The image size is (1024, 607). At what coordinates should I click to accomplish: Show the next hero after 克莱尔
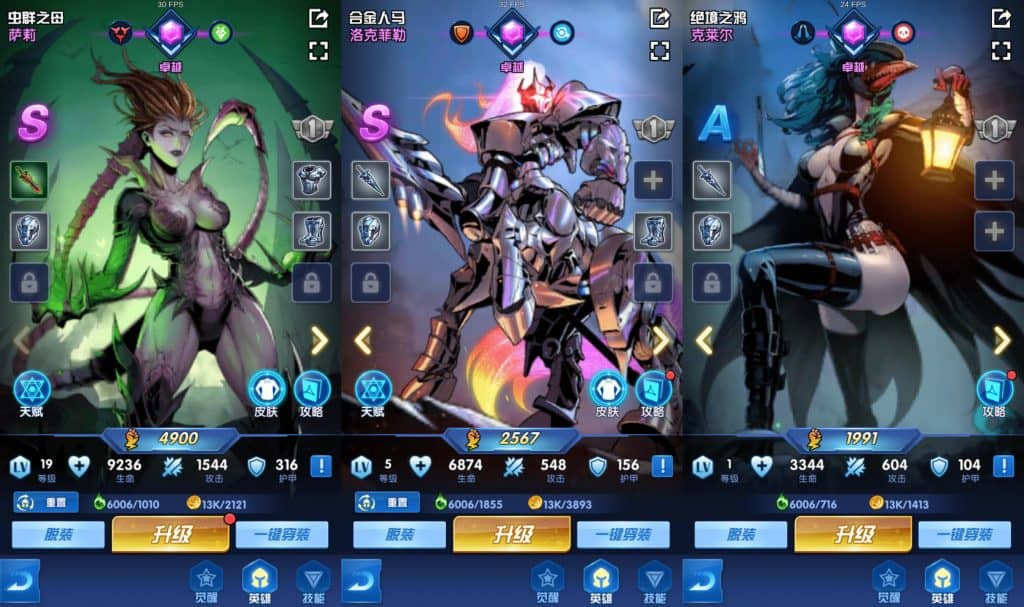[1001, 341]
